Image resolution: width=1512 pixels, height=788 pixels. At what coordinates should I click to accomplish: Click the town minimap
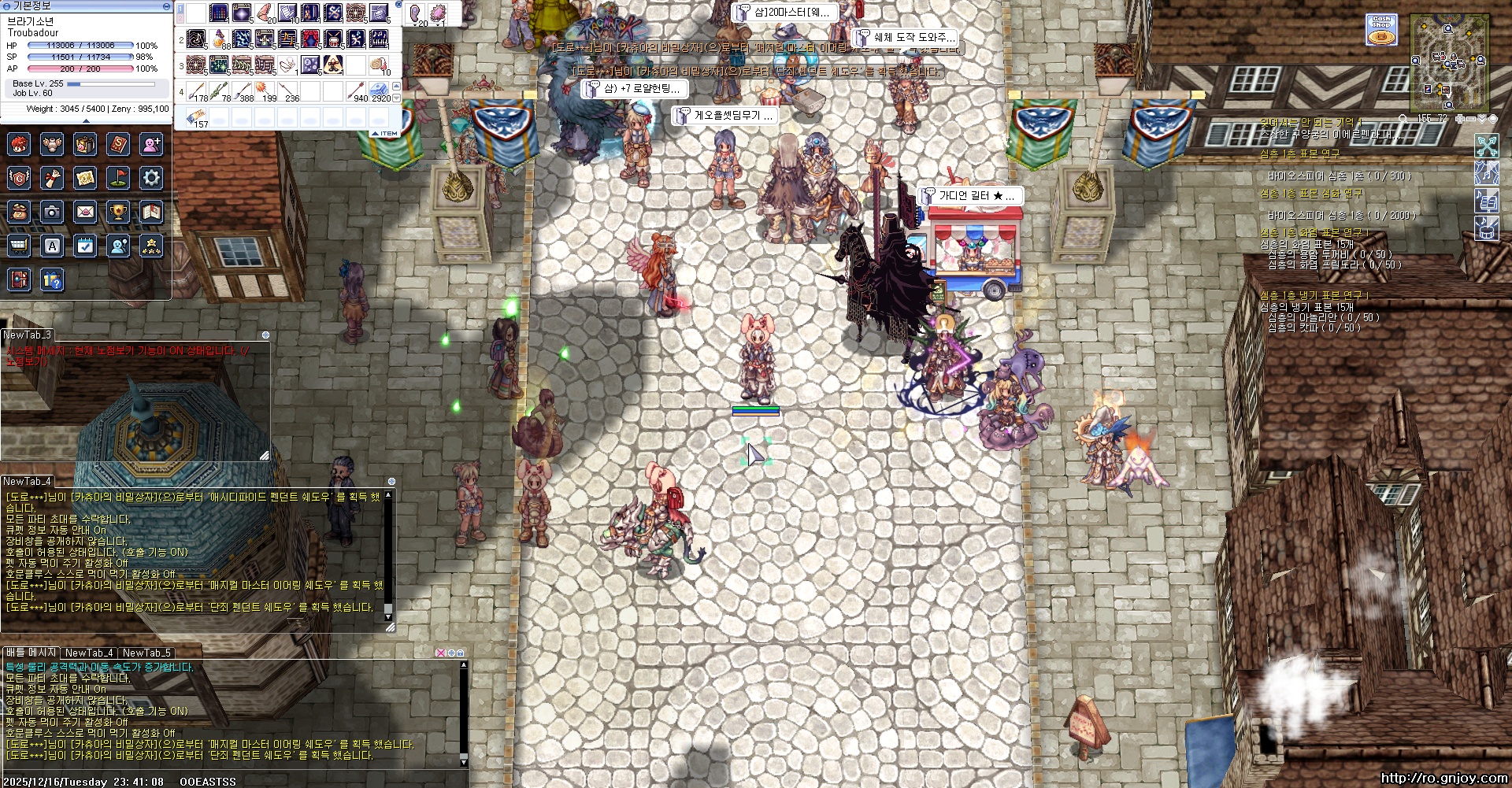point(1449,61)
